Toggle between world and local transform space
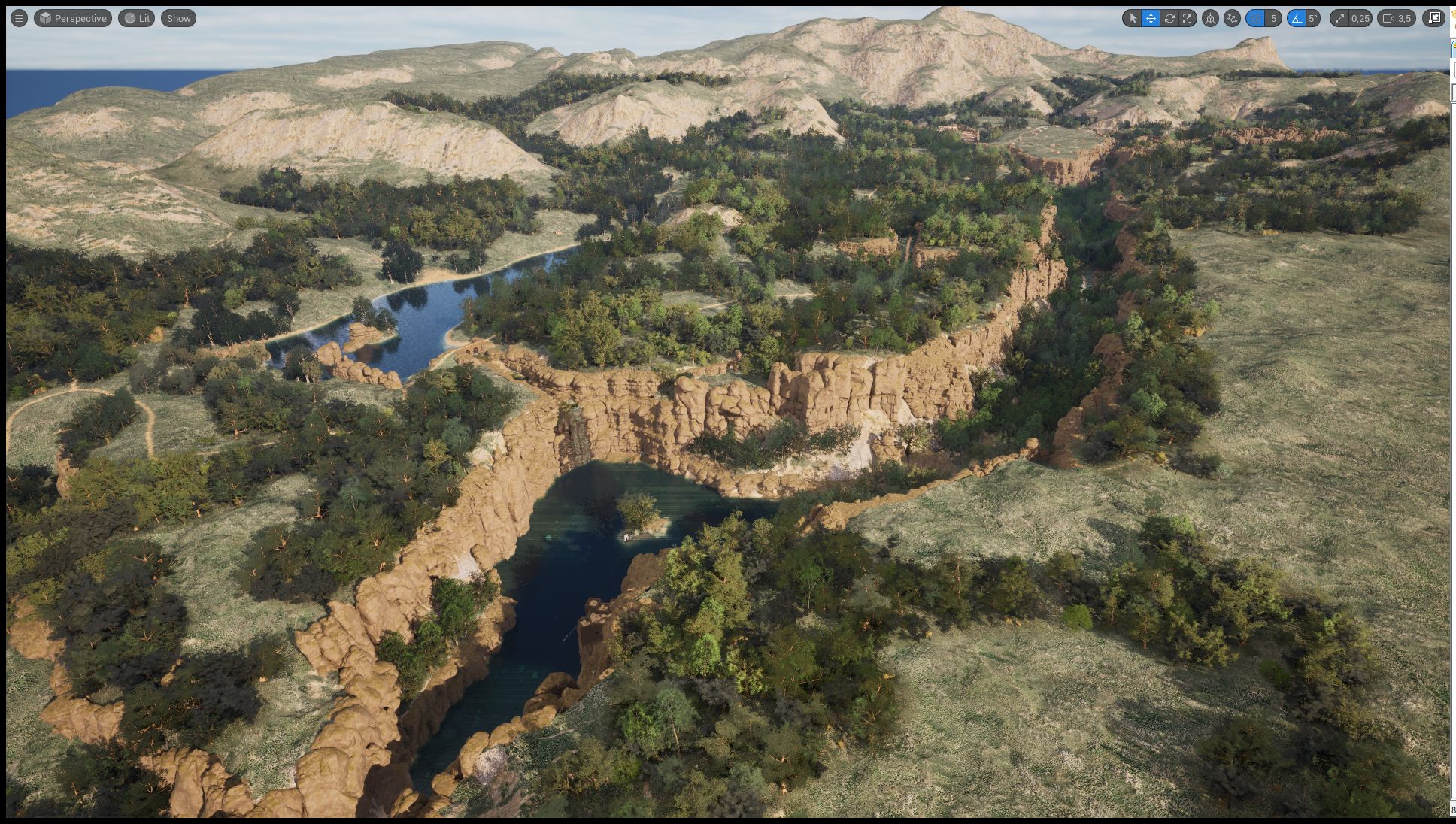Viewport: 1456px width, 824px height. [x=1210, y=18]
